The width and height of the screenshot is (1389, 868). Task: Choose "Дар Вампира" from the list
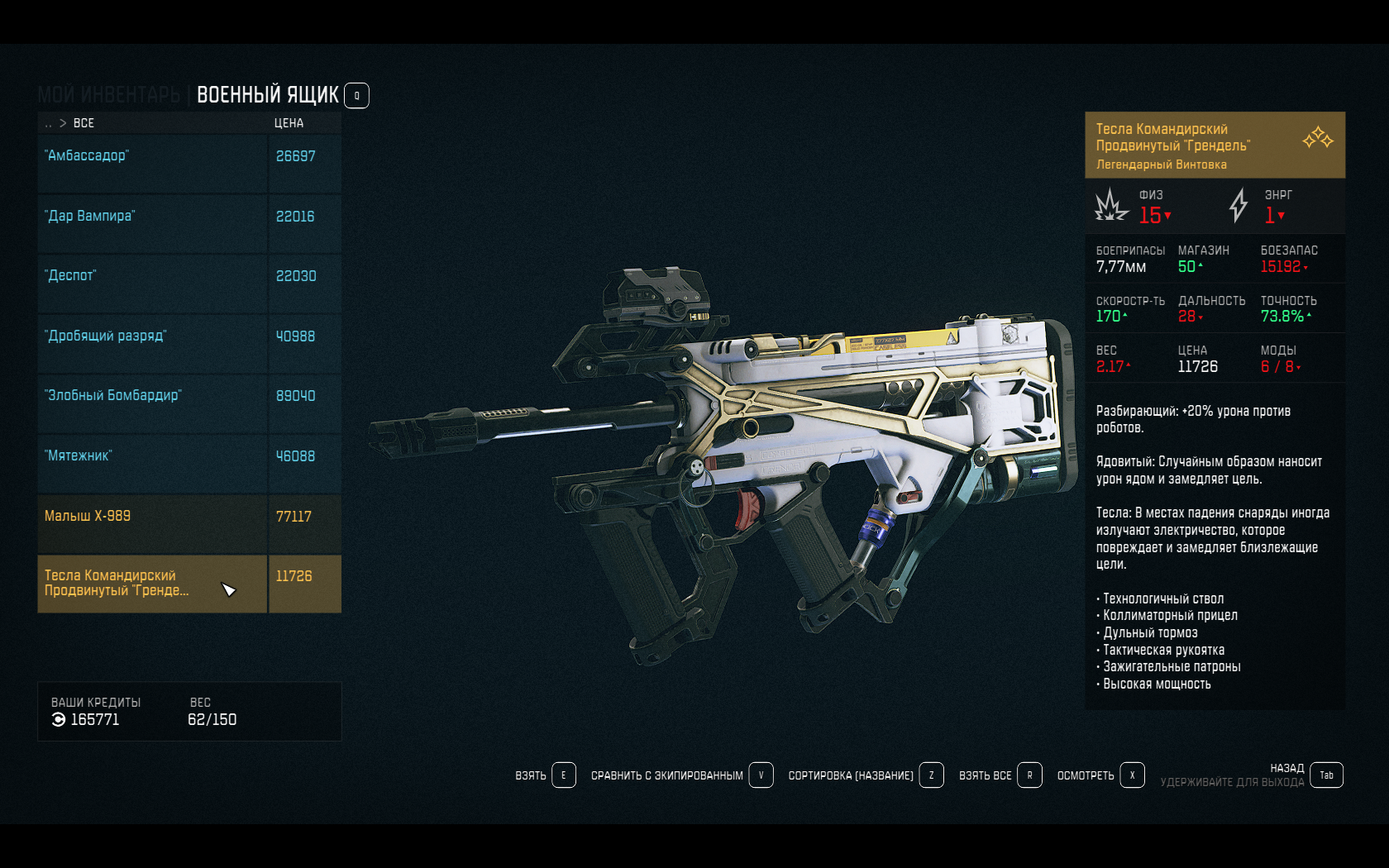click(x=152, y=223)
